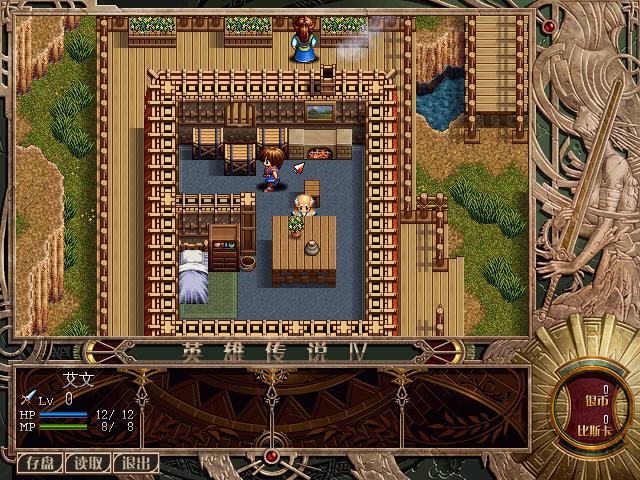Choose the 退出 (exit) button
Image resolution: width=640 pixels, height=480 pixels.
click(136, 463)
